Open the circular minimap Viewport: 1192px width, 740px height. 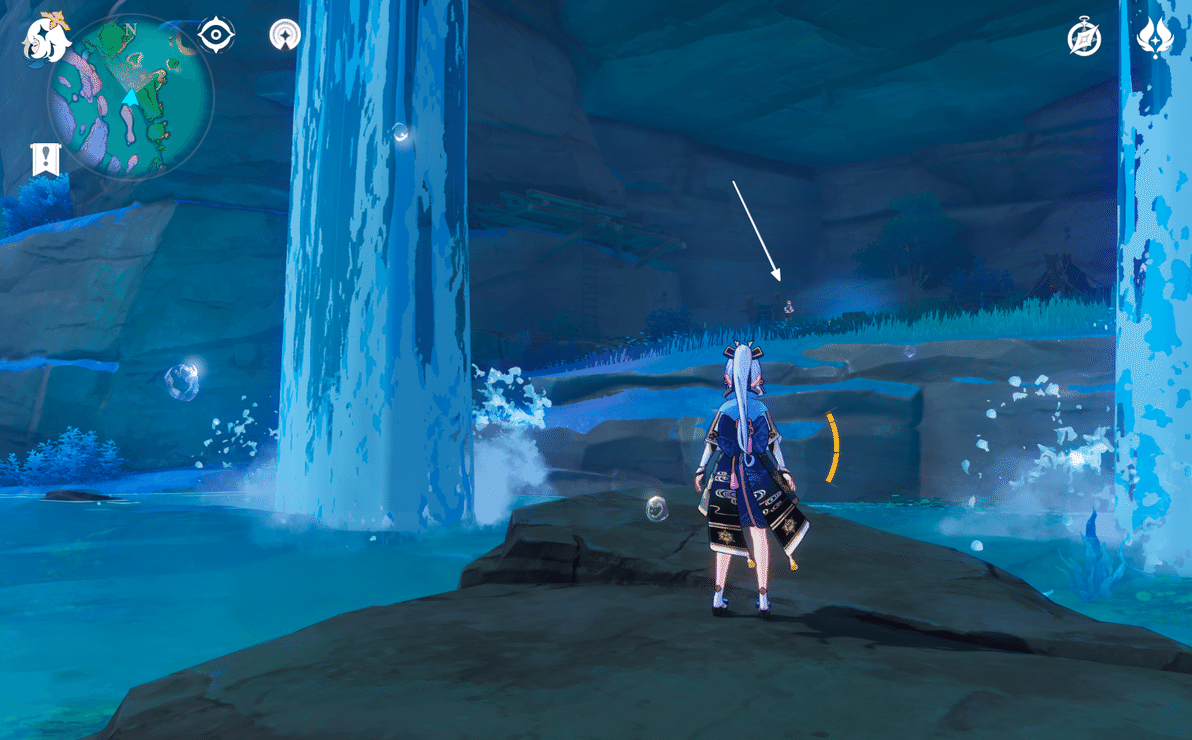point(130,97)
